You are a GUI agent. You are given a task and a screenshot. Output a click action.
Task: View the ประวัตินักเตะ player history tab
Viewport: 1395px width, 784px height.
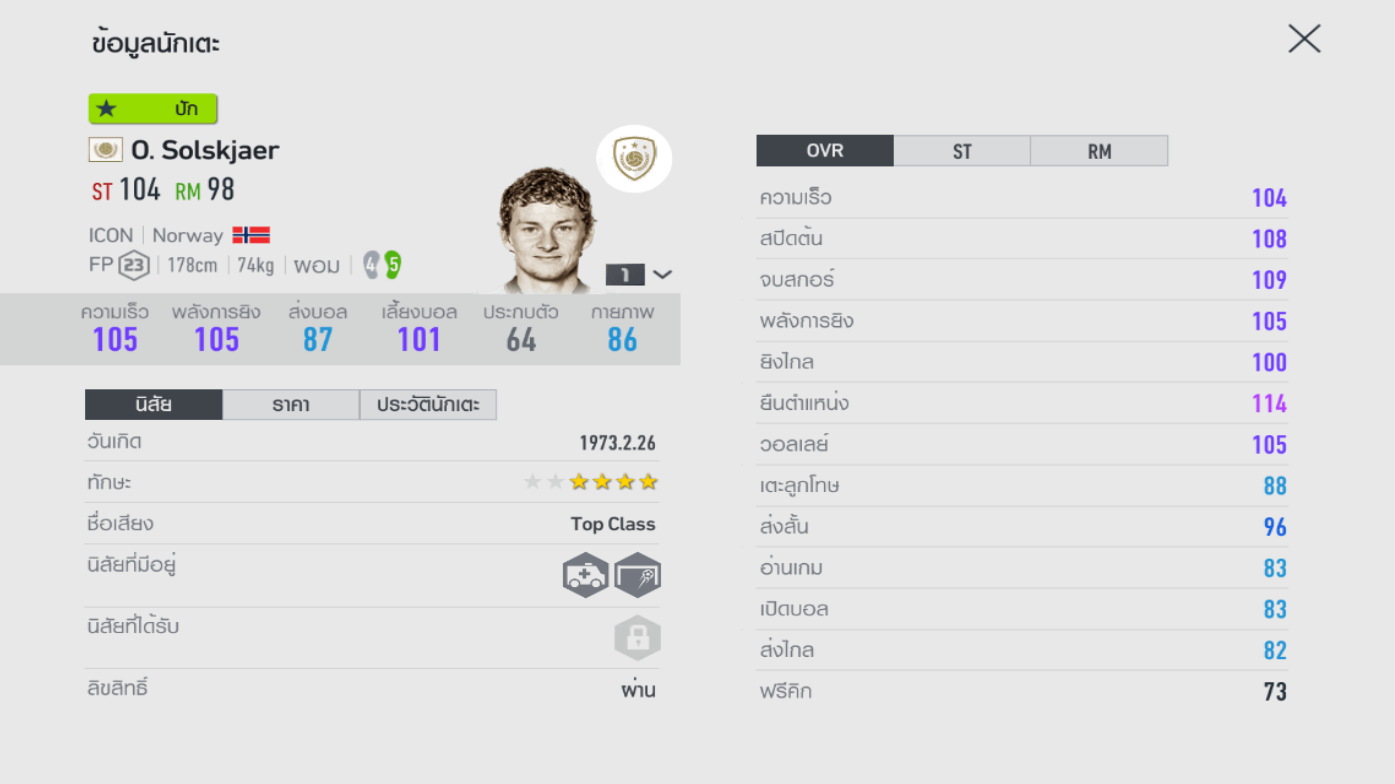pyautogui.click(x=427, y=404)
